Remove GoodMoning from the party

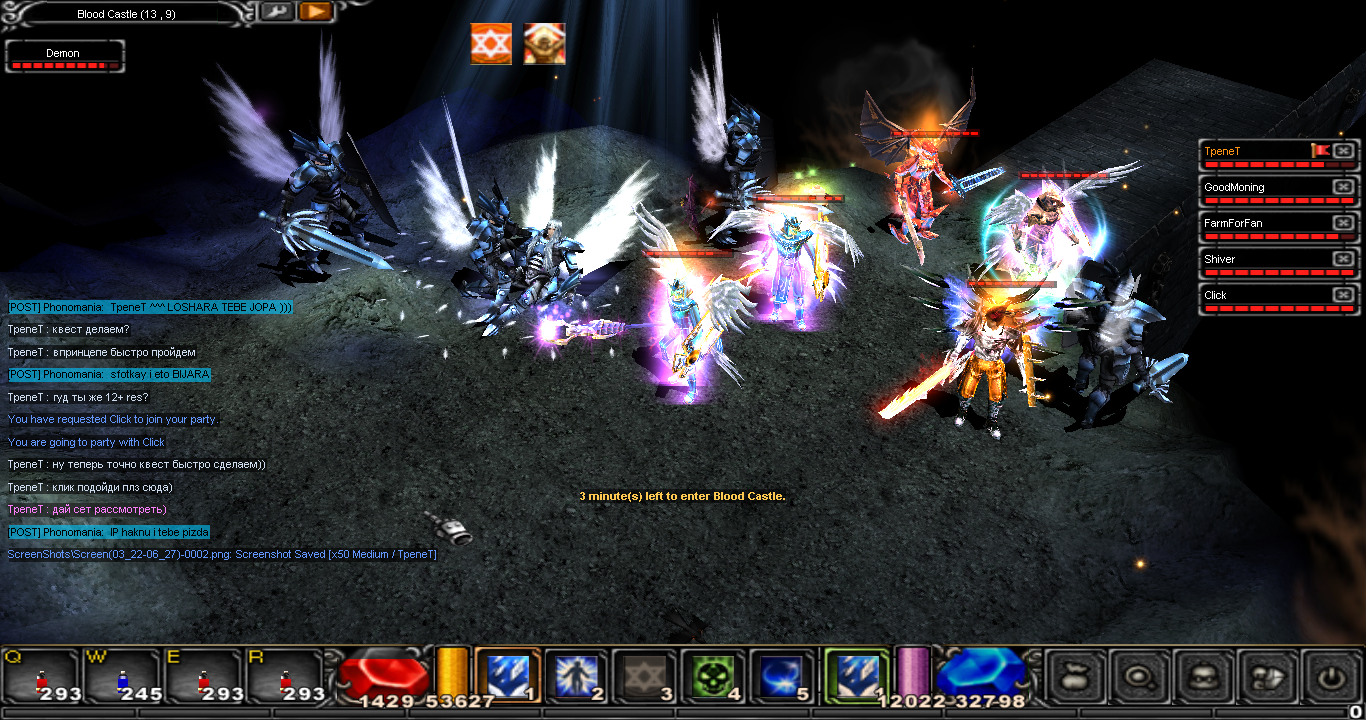click(x=1343, y=187)
